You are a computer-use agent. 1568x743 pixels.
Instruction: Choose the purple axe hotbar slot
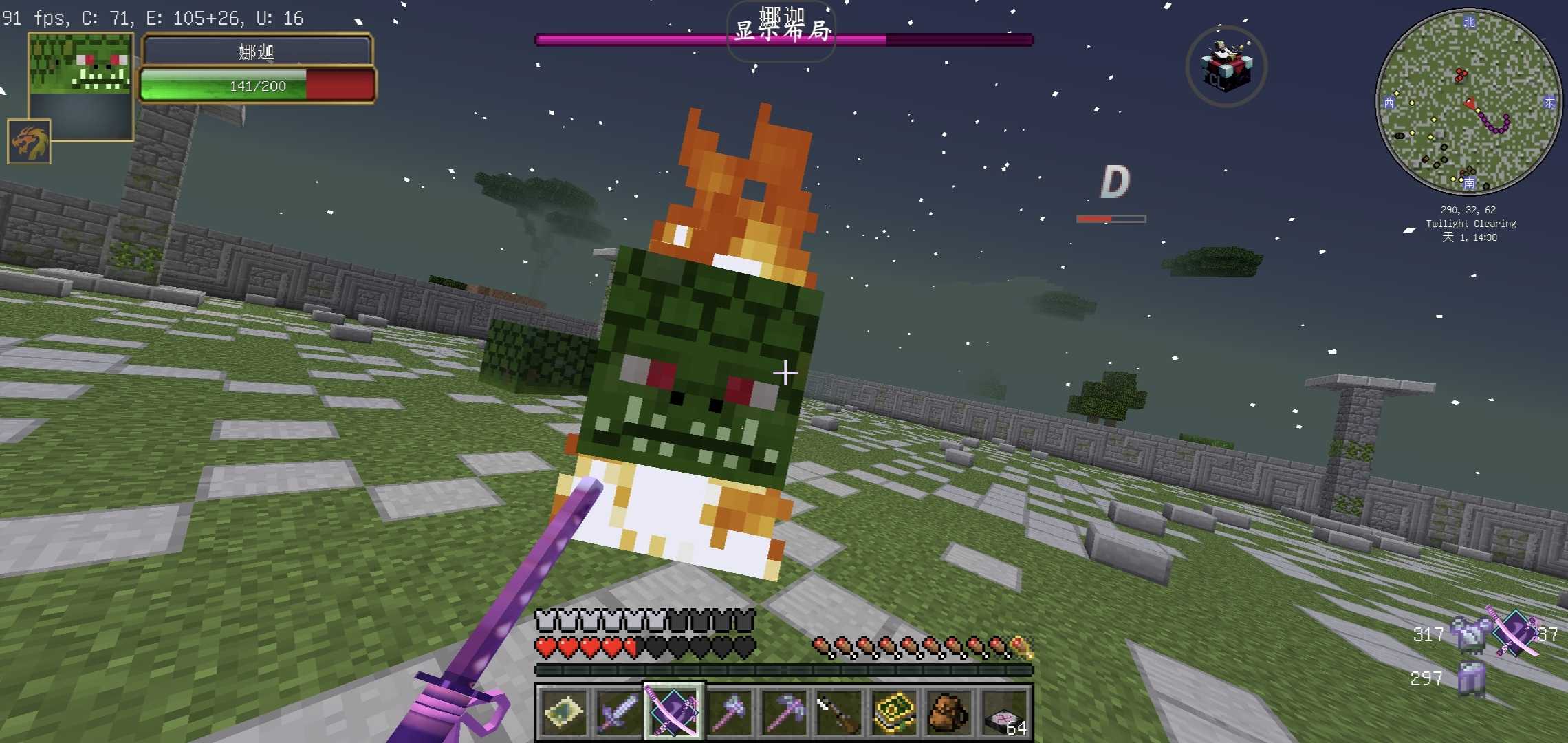(728, 712)
